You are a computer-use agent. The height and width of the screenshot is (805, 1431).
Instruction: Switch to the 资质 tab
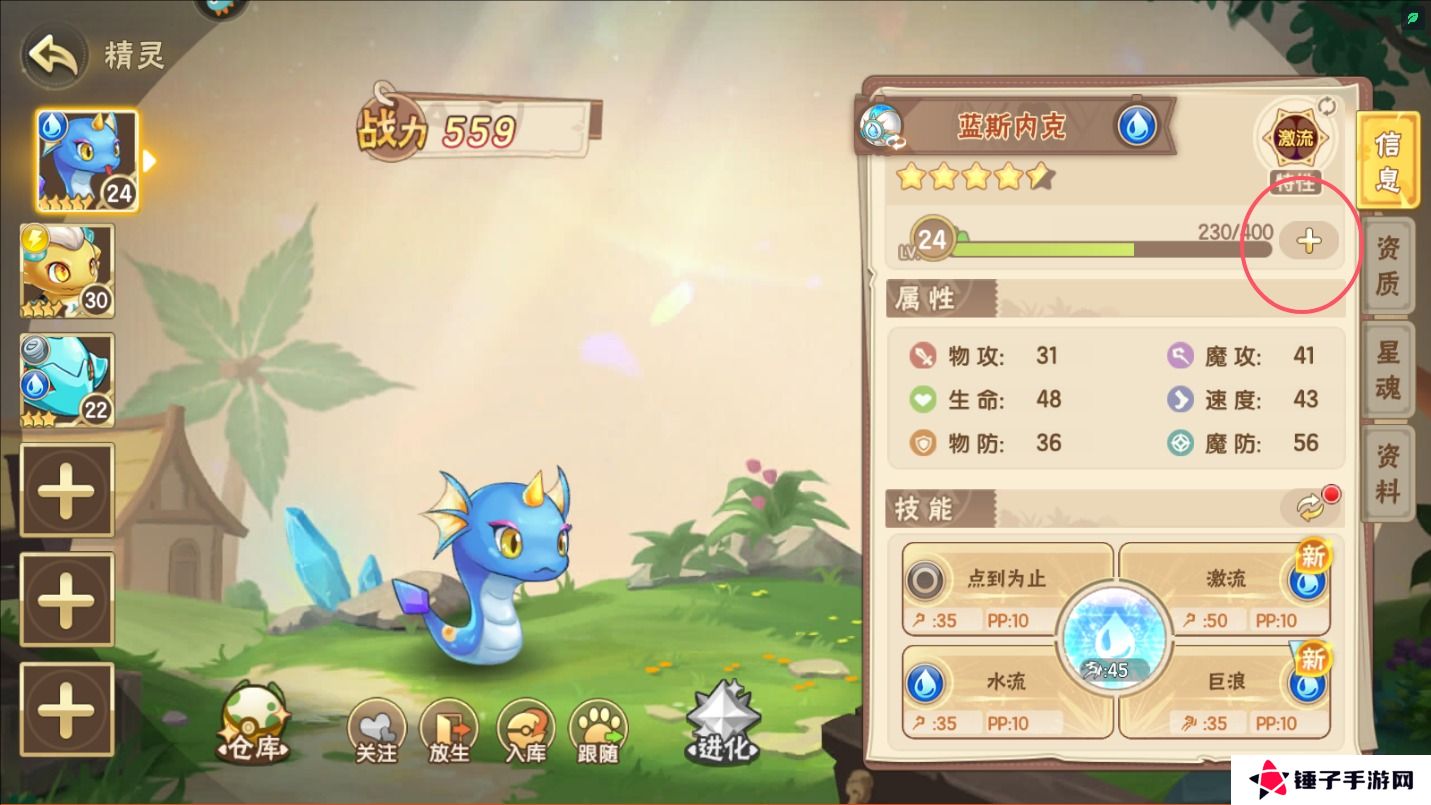coord(1388,268)
